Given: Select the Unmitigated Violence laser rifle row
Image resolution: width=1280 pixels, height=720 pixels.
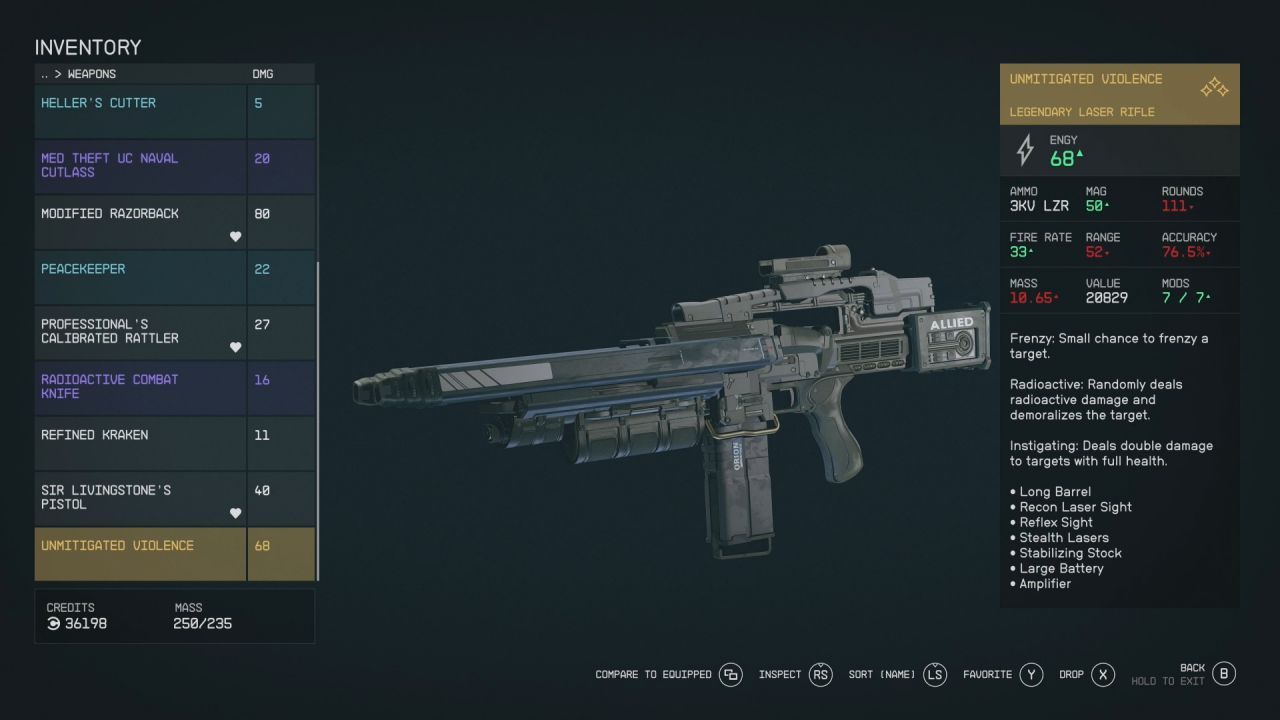Looking at the screenshot, I should pos(140,553).
